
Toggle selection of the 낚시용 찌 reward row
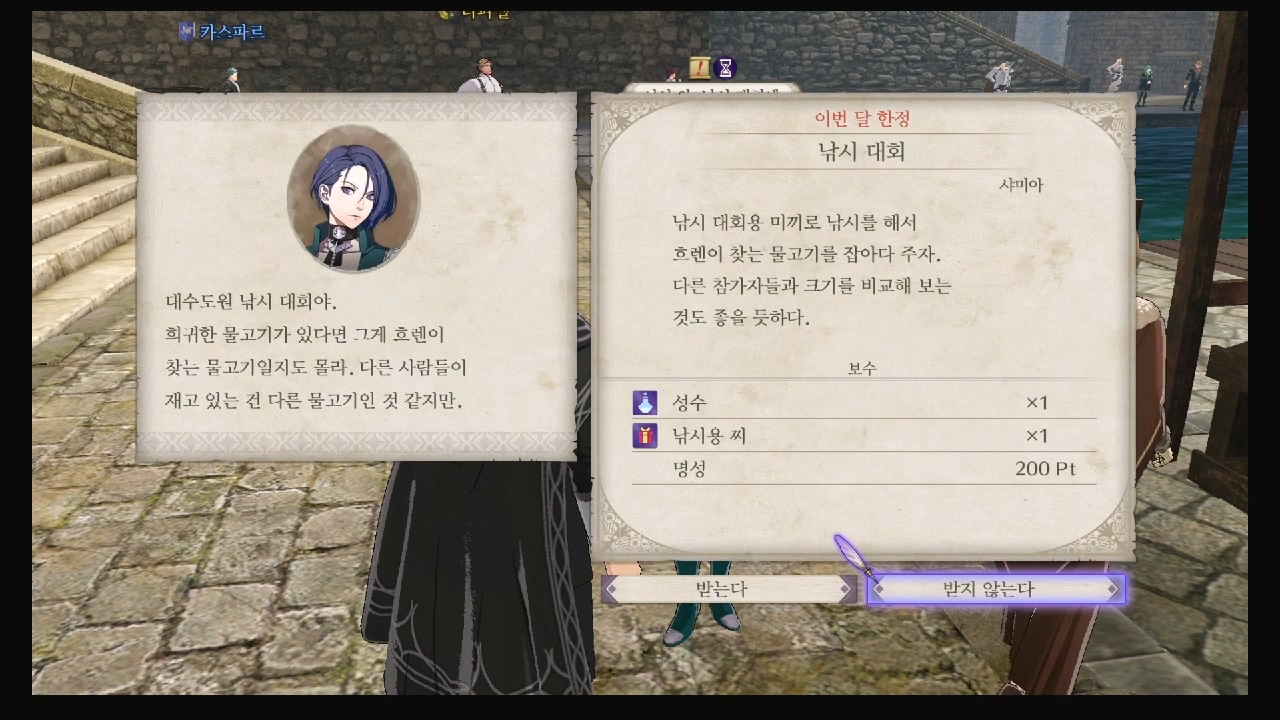870,436
